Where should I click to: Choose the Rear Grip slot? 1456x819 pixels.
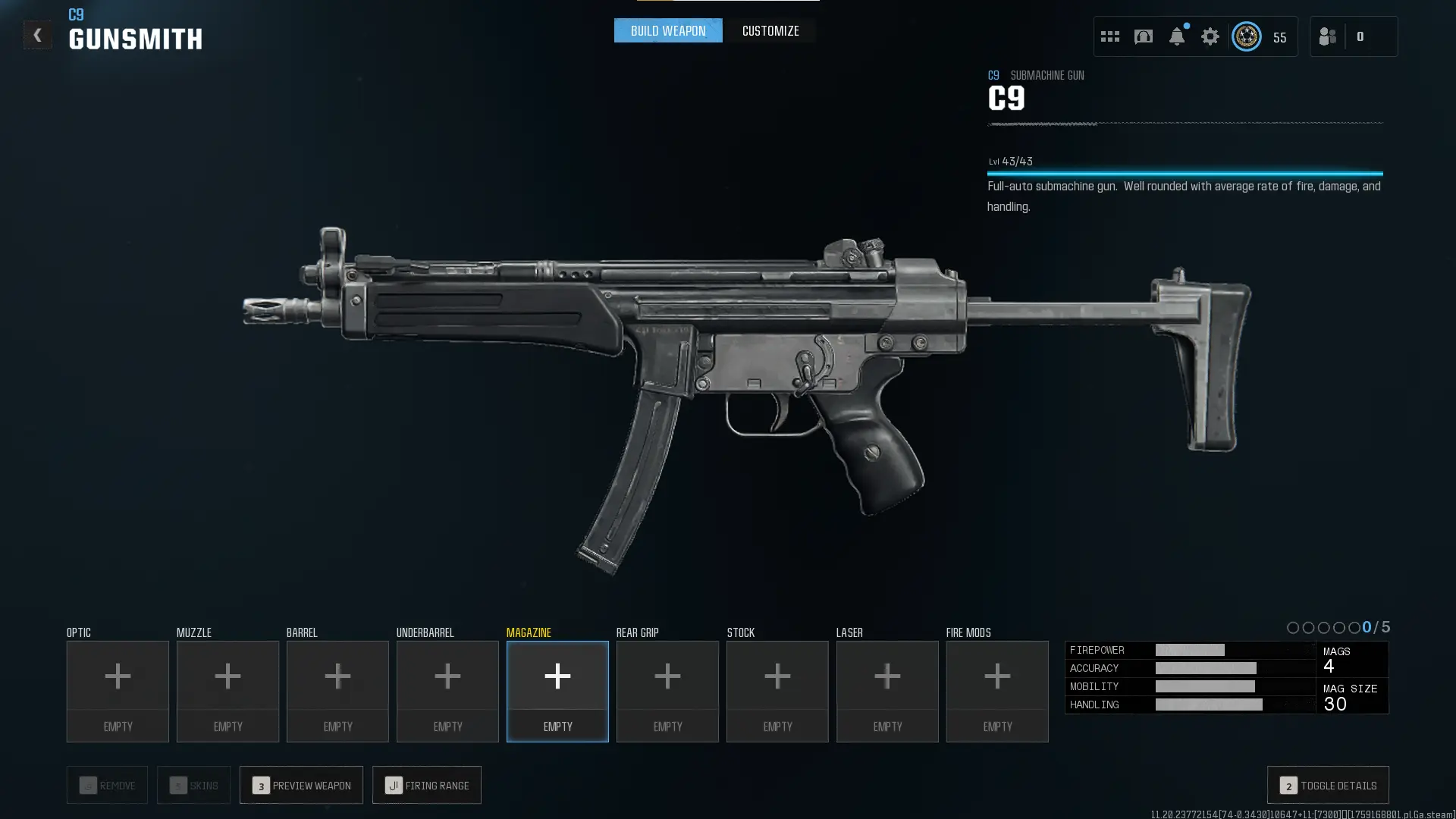pyautogui.click(x=667, y=691)
